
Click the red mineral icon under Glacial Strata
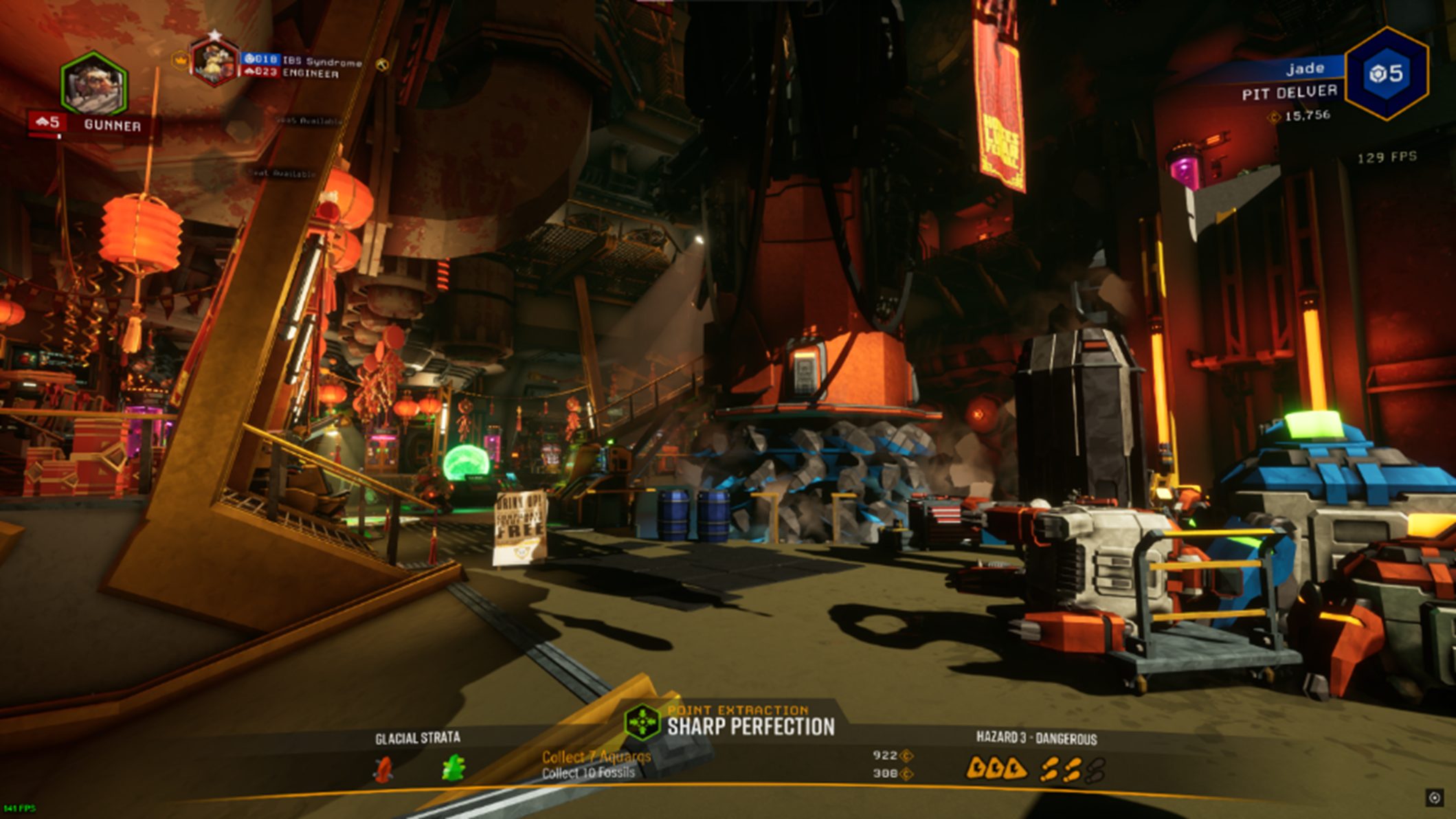point(384,769)
